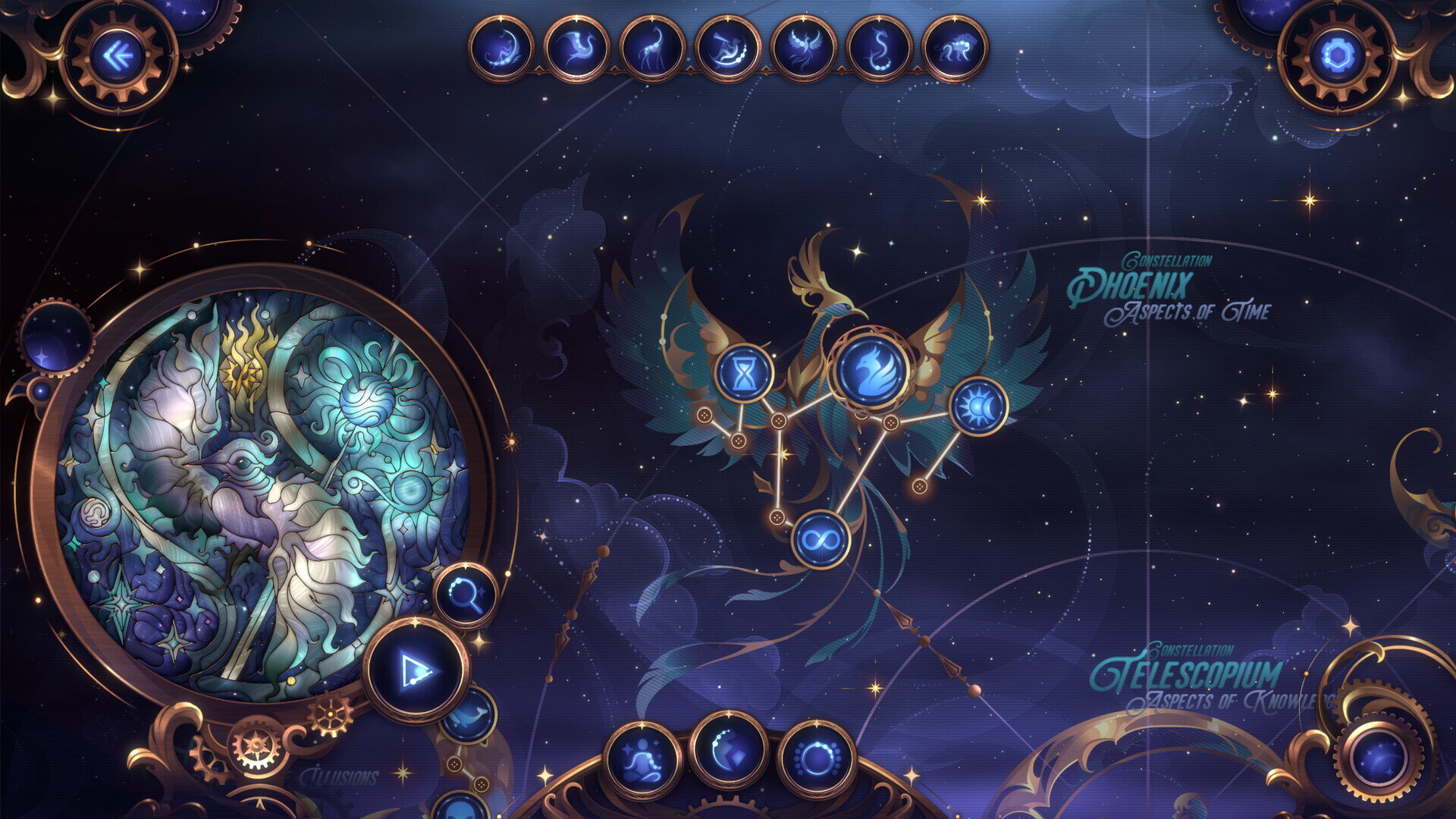The width and height of the screenshot is (1456, 819).
Task: Switch to the giraffe constellation
Action: pos(652,49)
